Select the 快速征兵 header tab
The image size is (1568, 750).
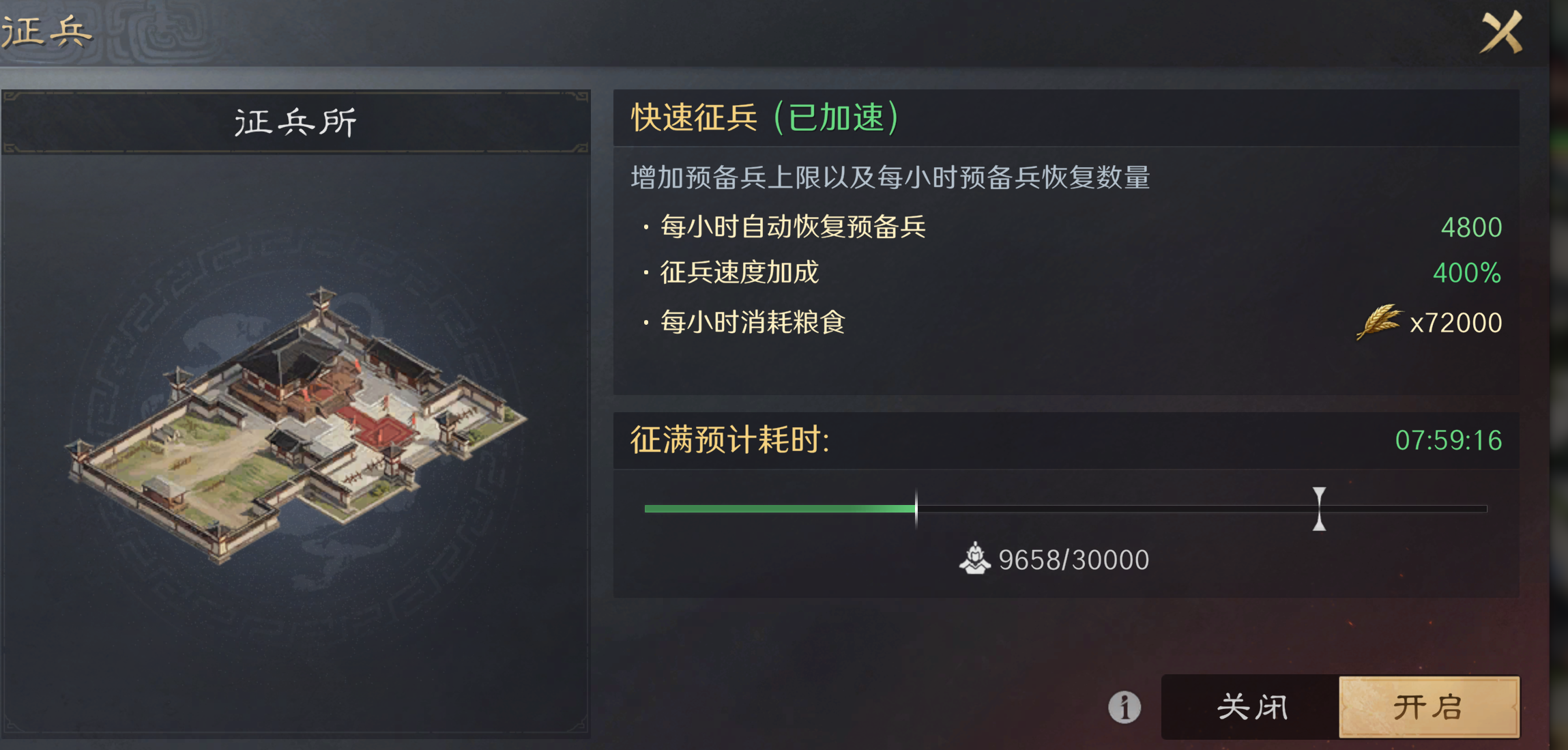pyautogui.click(x=693, y=117)
